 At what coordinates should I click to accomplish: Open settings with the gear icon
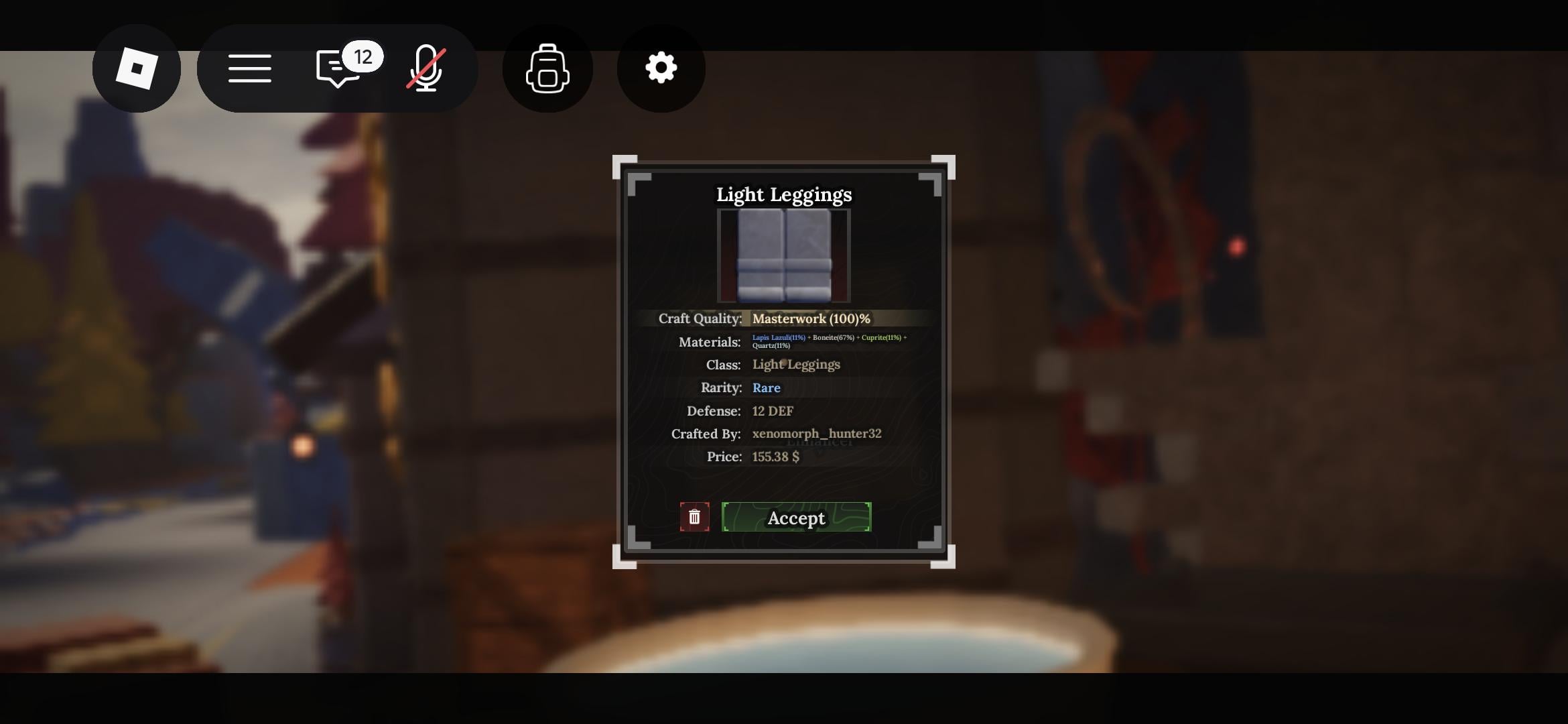click(x=661, y=68)
